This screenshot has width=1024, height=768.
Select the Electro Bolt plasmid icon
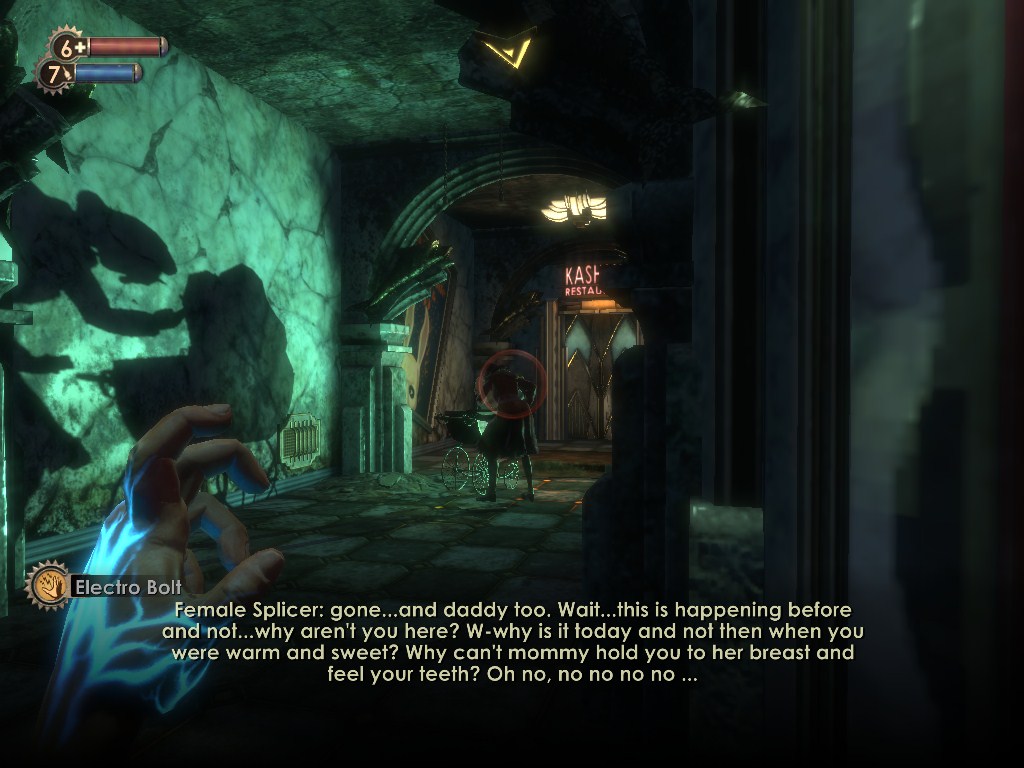pyautogui.click(x=47, y=586)
